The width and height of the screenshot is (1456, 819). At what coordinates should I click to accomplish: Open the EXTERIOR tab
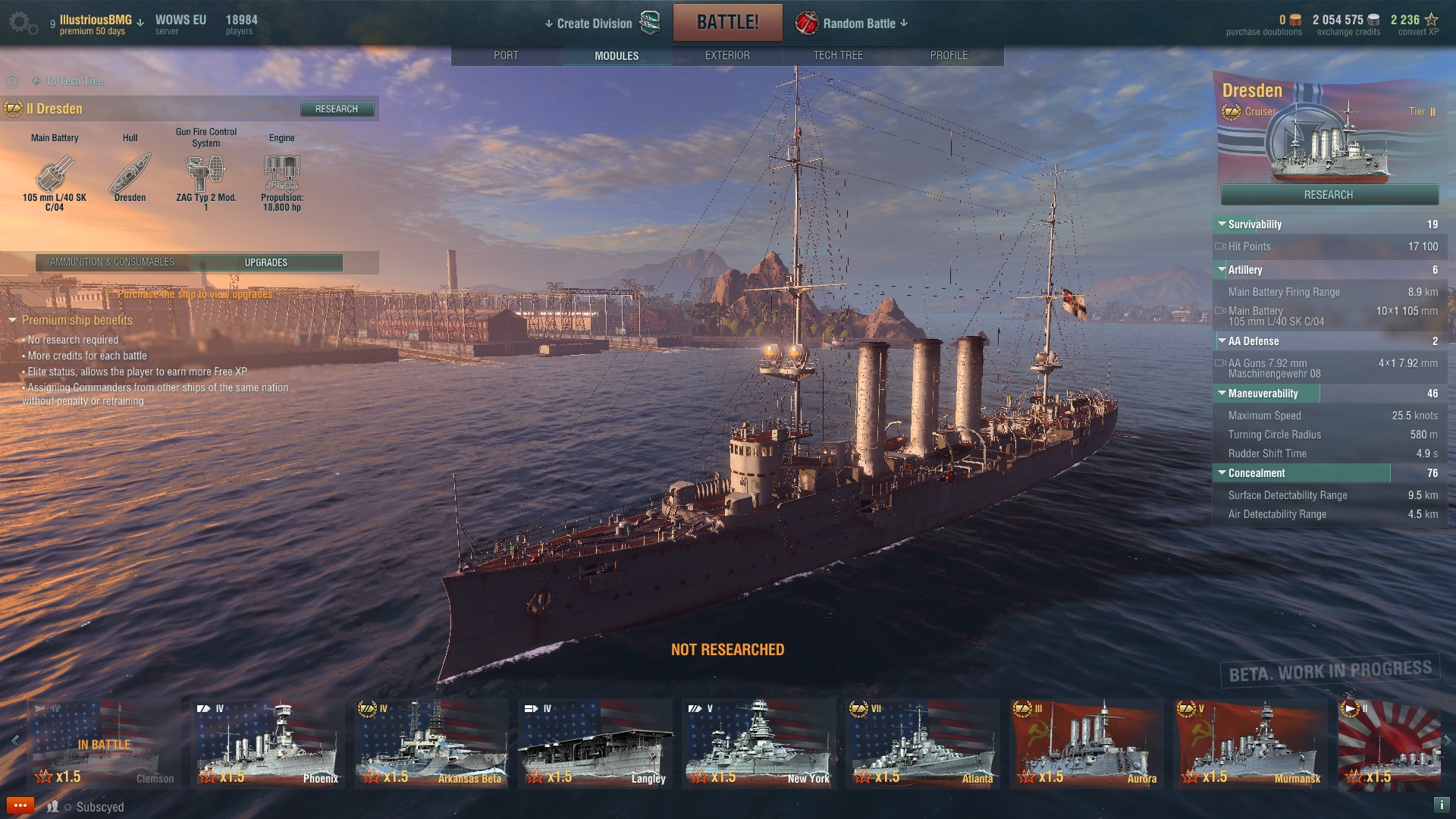point(727,55)
